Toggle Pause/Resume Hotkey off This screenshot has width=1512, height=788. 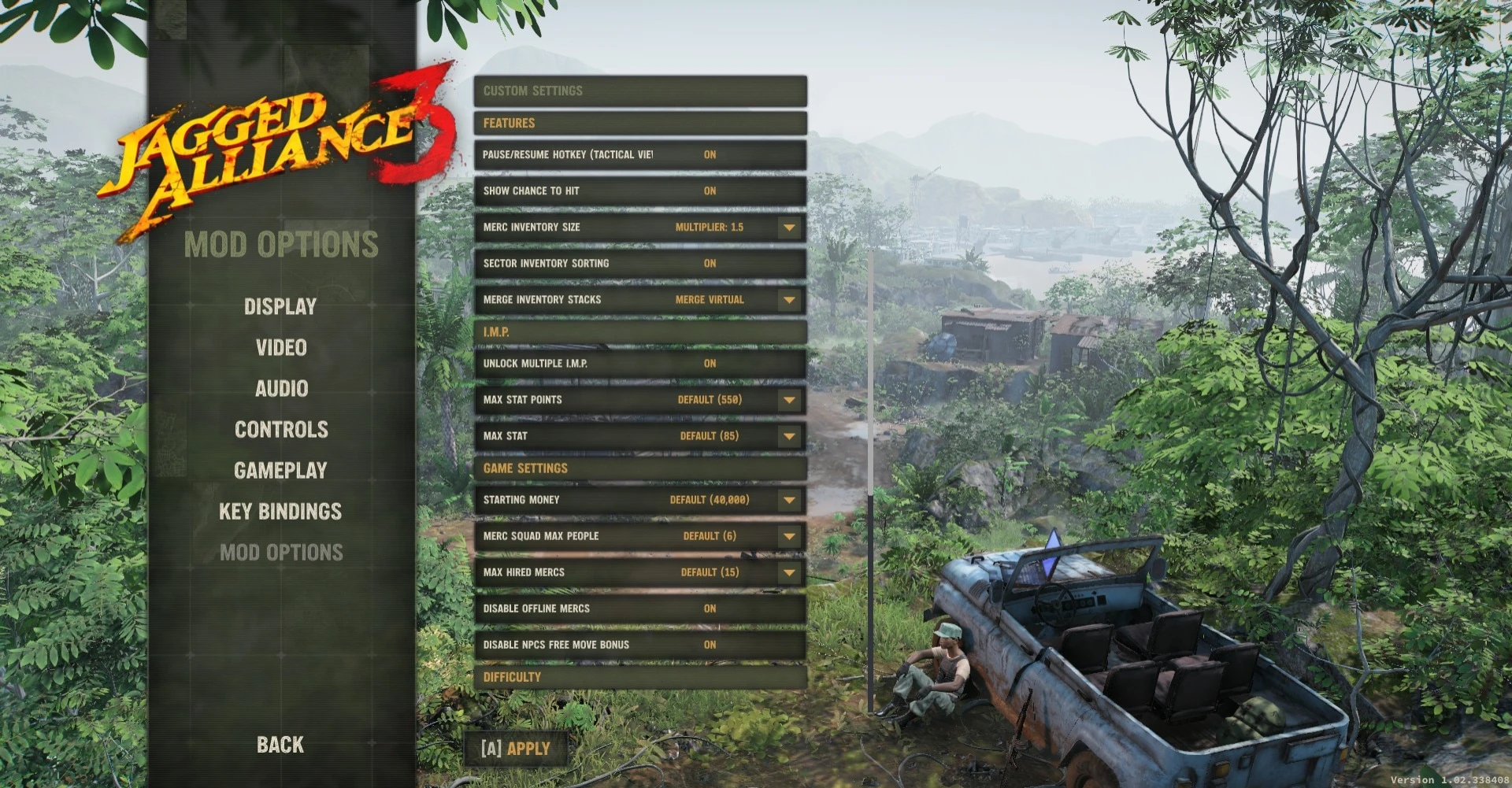click(x=710, y=154)
